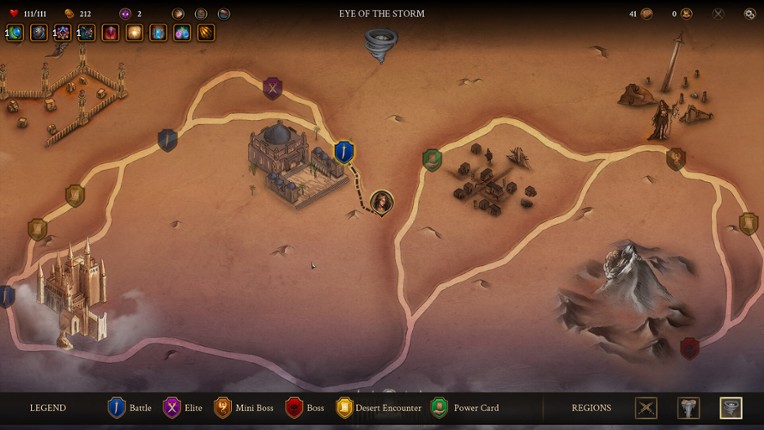Switch to the crossed swords region

647,408
